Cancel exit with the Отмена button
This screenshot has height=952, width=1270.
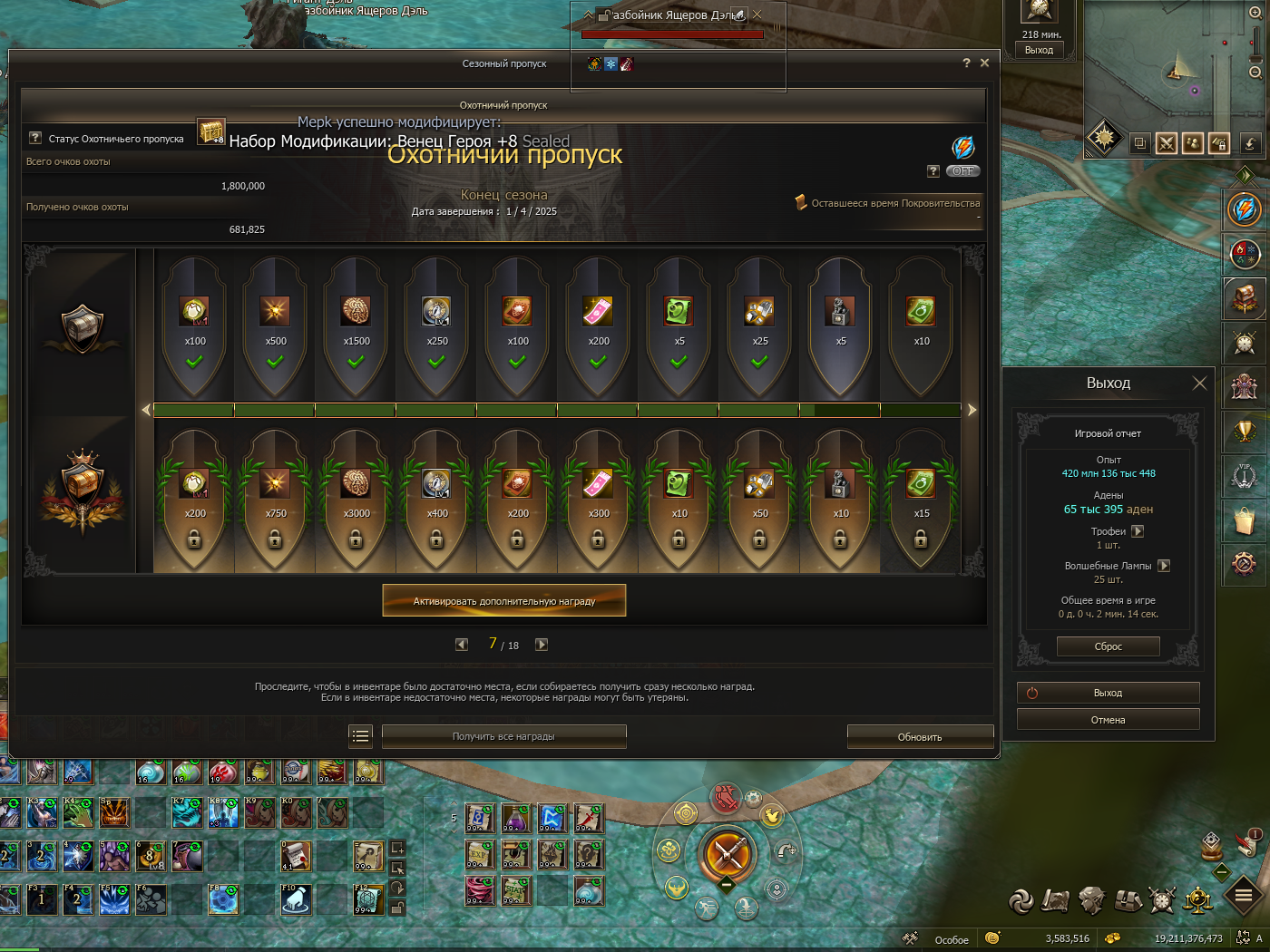(x=1108, y=720)
